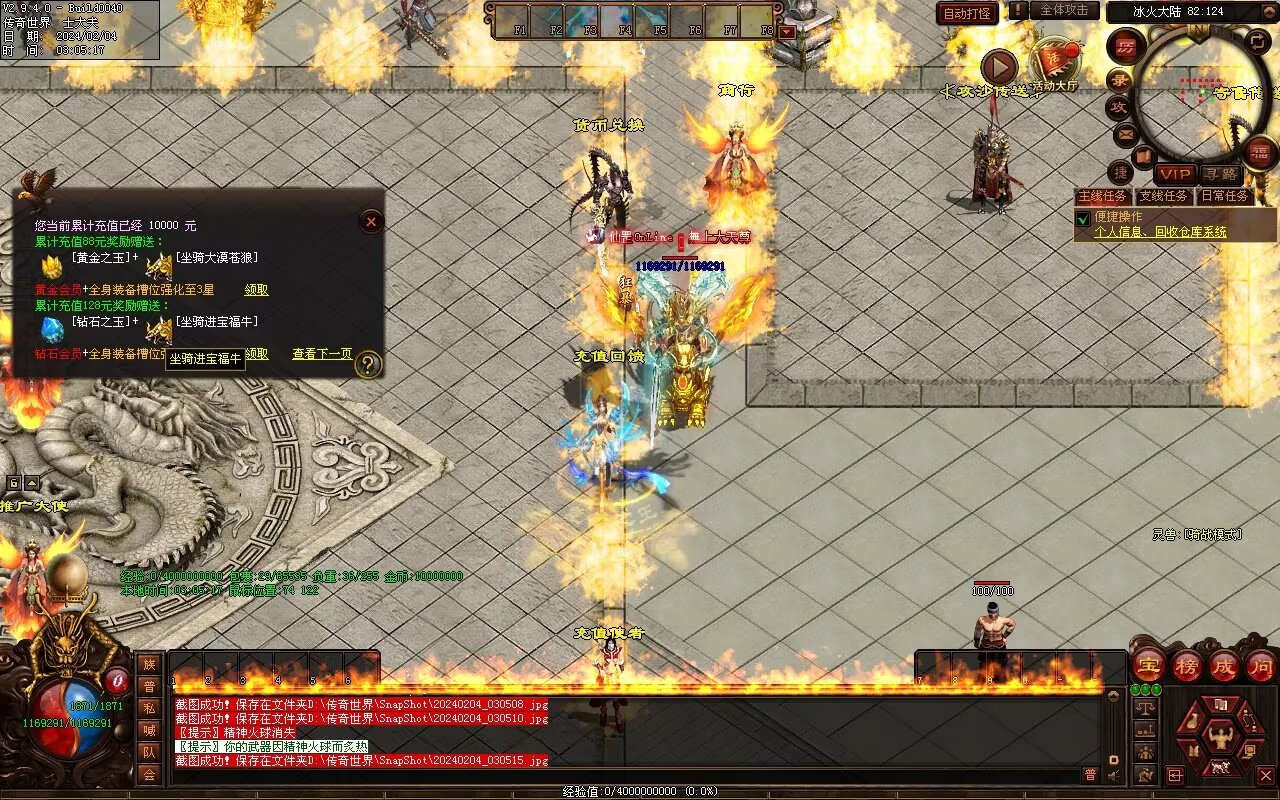The width and height of the screenshot is (1280, 800).
Task: Open the mail envelope icon
Action: (1125, 133)
